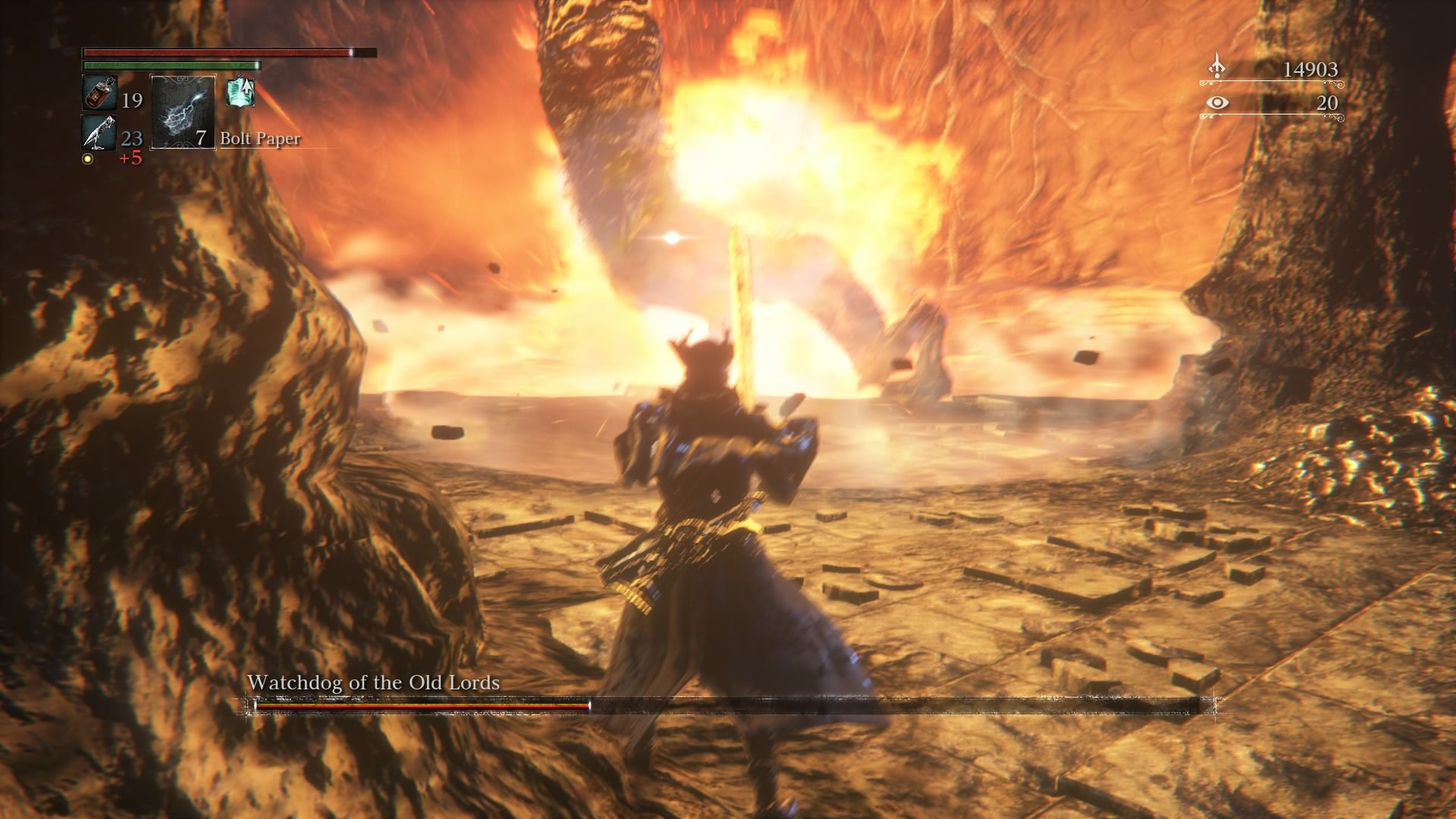Select the boss name Watchdog of the Old Lords
This screenshot has width=1456, height=819.
(372, 682)
